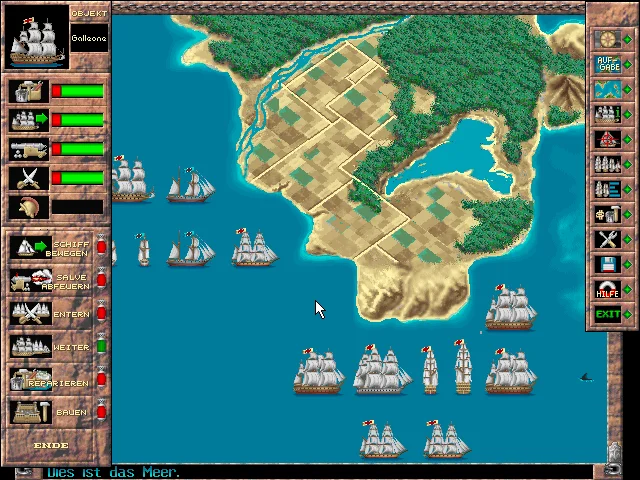640x480 pixels.
Task: End the turn with Ende
Action: 50,445
